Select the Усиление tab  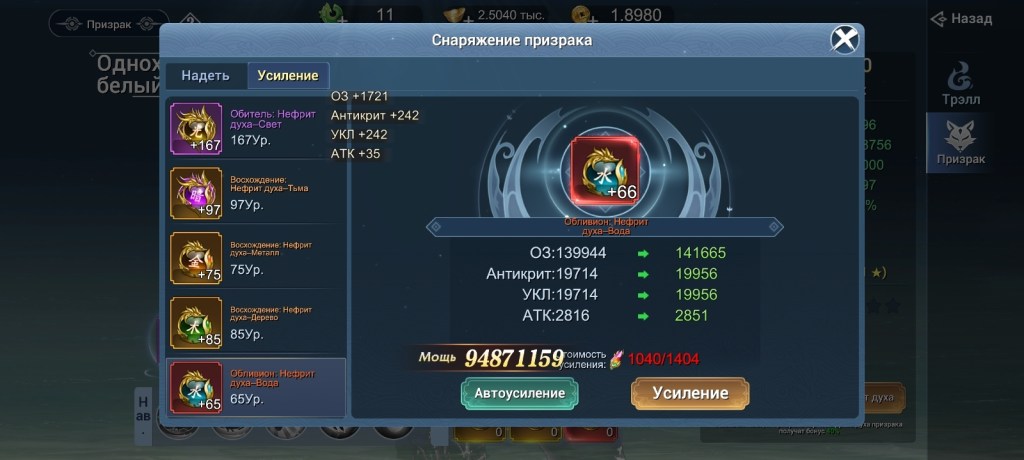pos(288,76)
